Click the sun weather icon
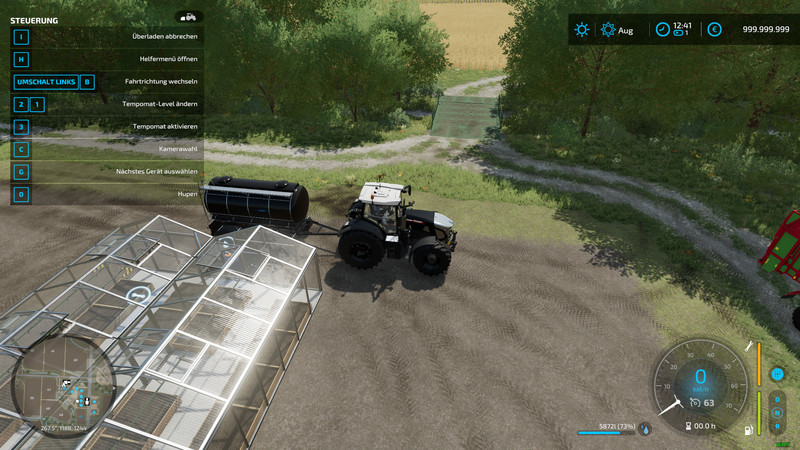This screenshot has height=450, width=800. 582,30
